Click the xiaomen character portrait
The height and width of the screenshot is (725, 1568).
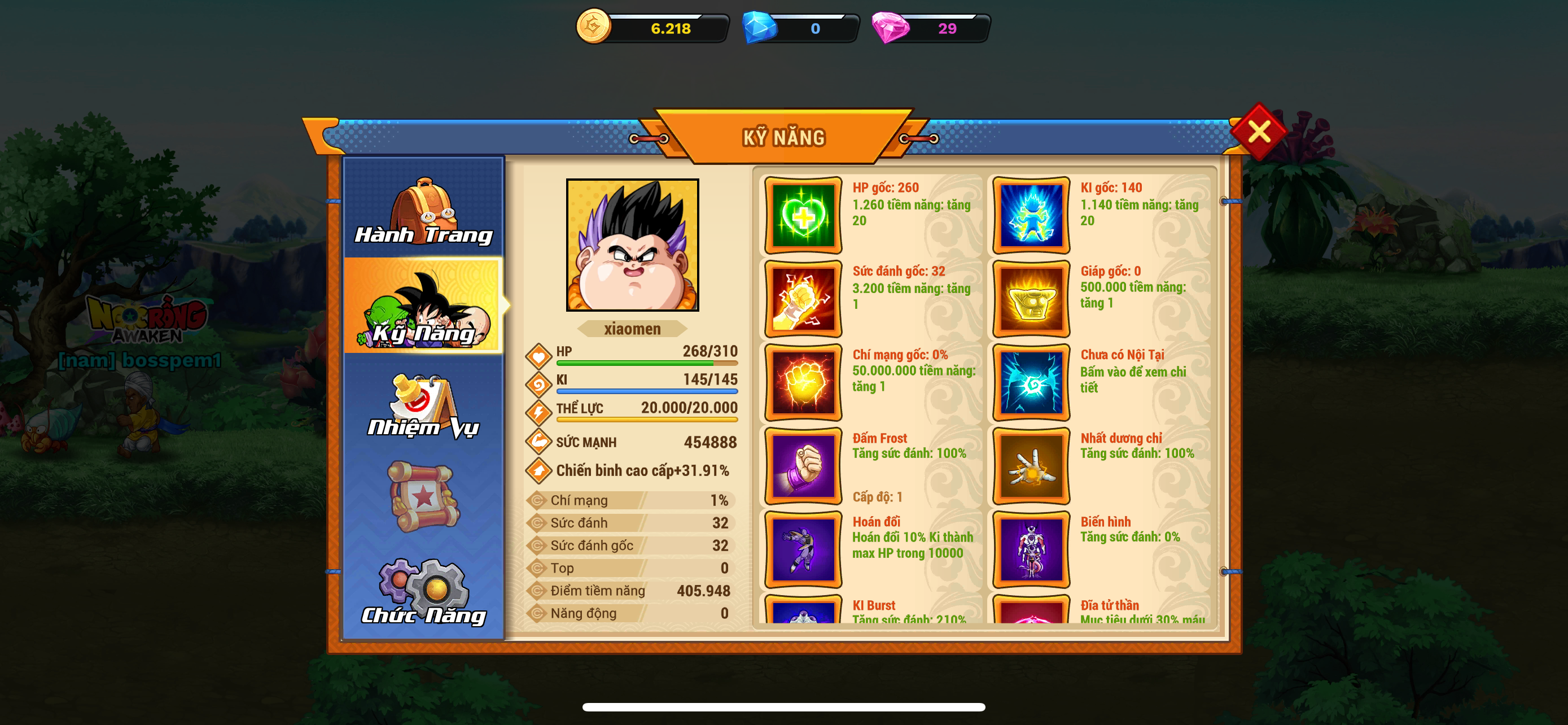click(632, 244)
